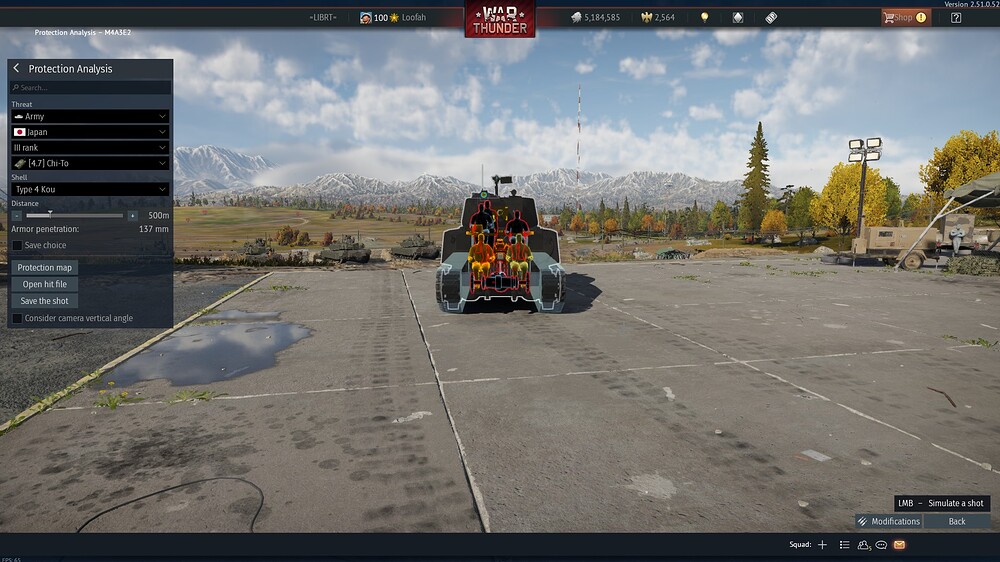This screenshot has height=562, width=1000.
Task: Open the Modifications window
Action: point(888,521)
